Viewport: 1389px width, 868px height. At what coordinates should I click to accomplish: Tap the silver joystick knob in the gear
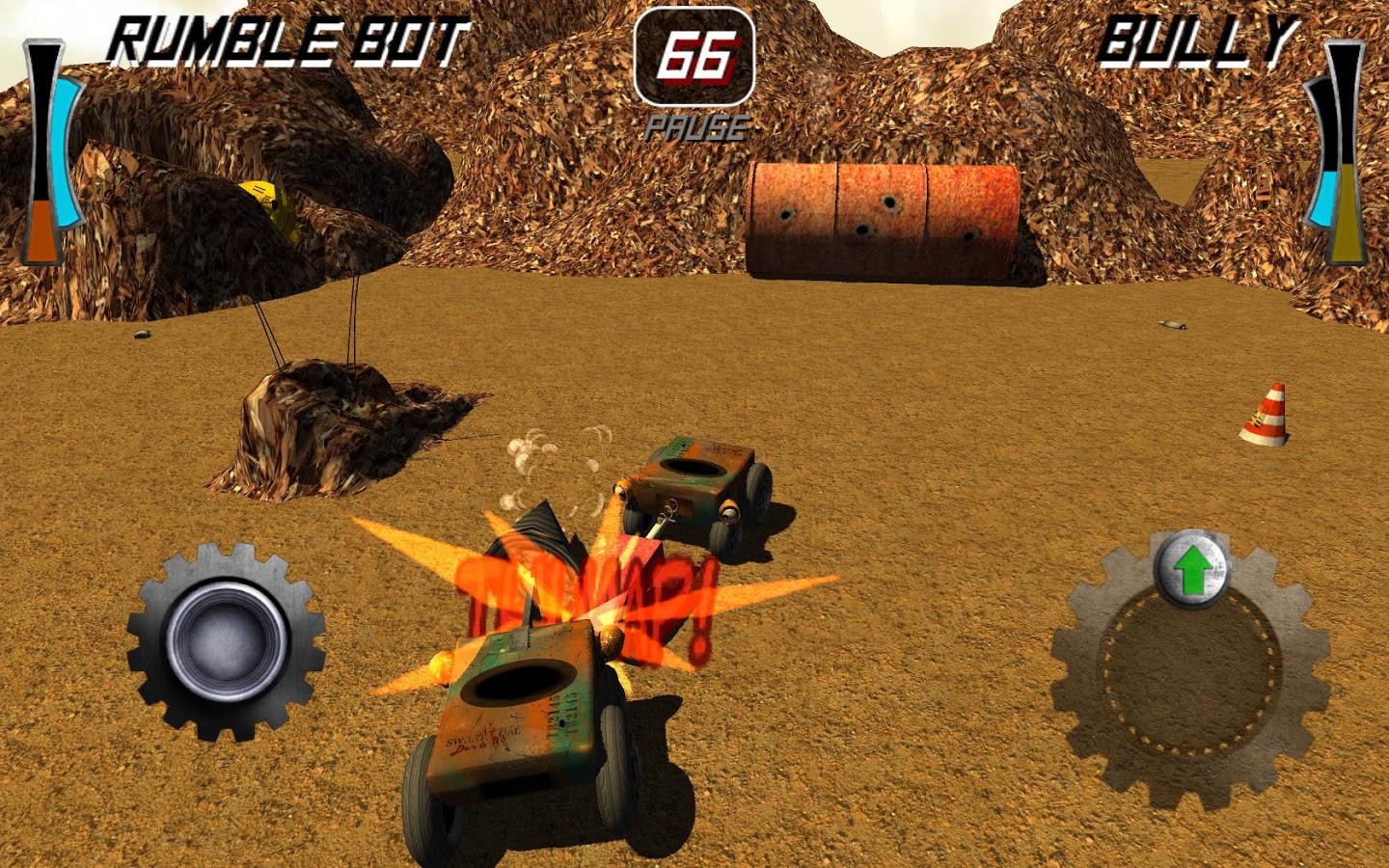pos(228,639)
